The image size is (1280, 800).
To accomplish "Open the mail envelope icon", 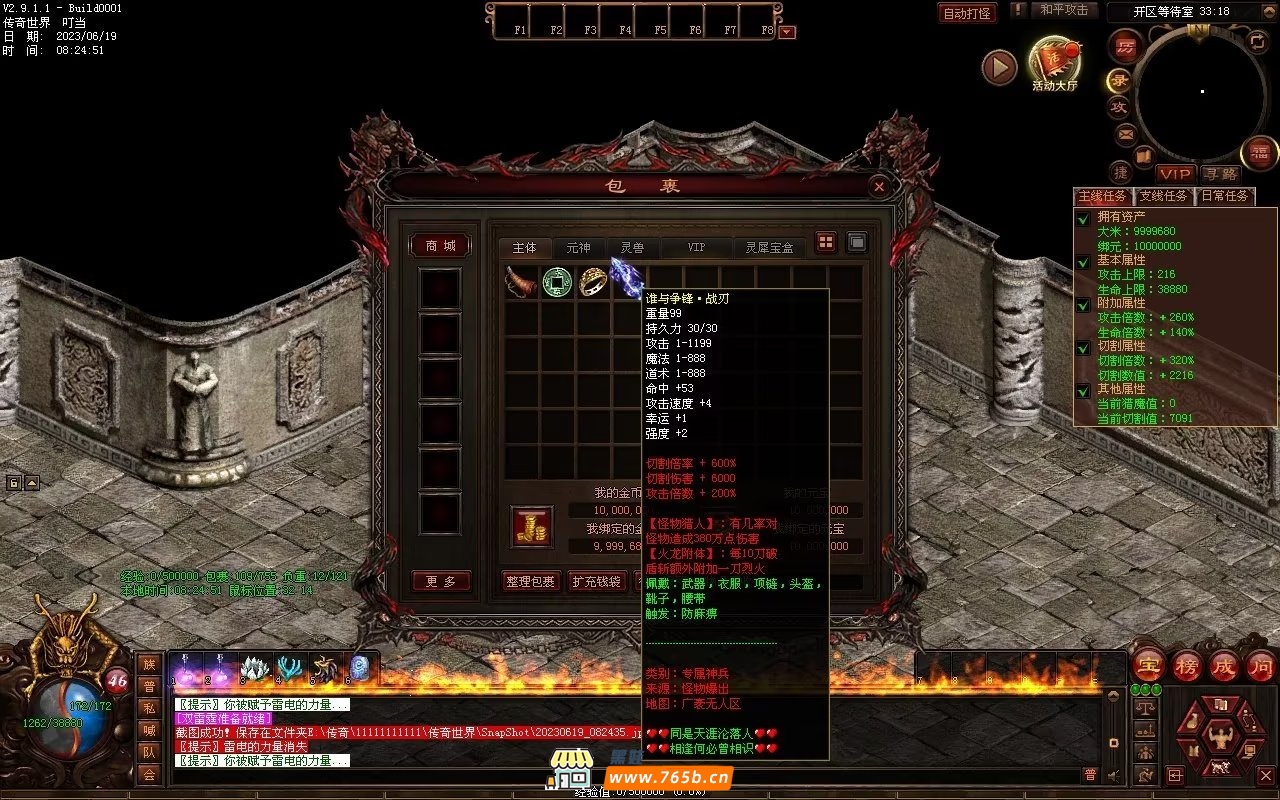I will pyautogui.click(x=1126, y=133).
